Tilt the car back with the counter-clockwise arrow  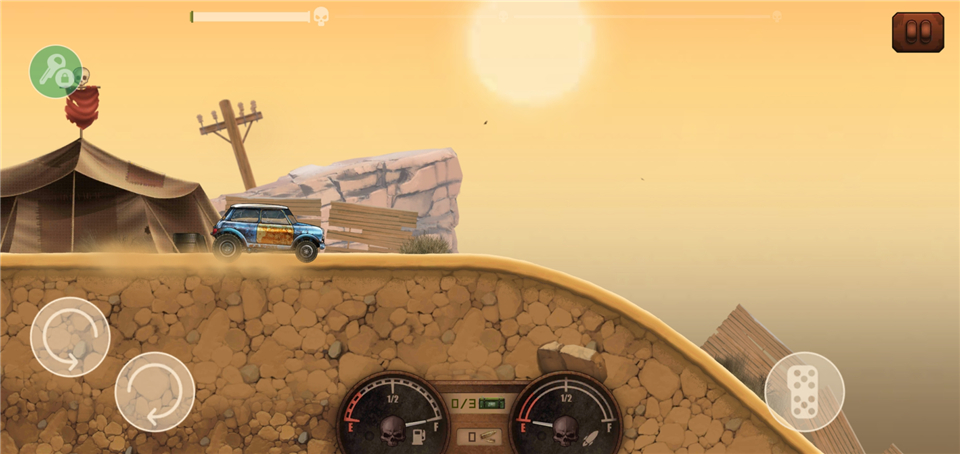click(70, 336)
